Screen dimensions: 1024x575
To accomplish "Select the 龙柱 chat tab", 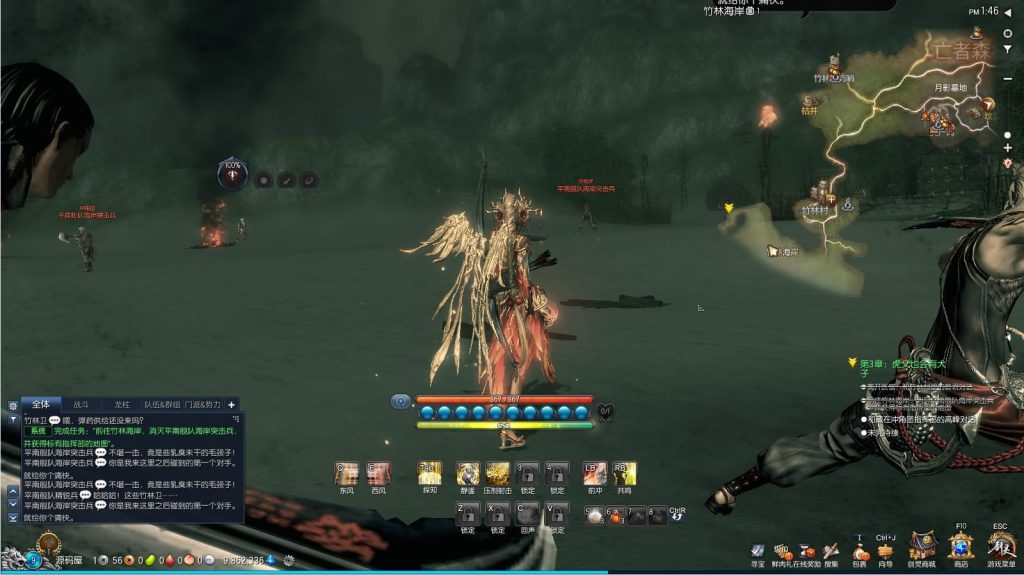I will coord(122,404).
